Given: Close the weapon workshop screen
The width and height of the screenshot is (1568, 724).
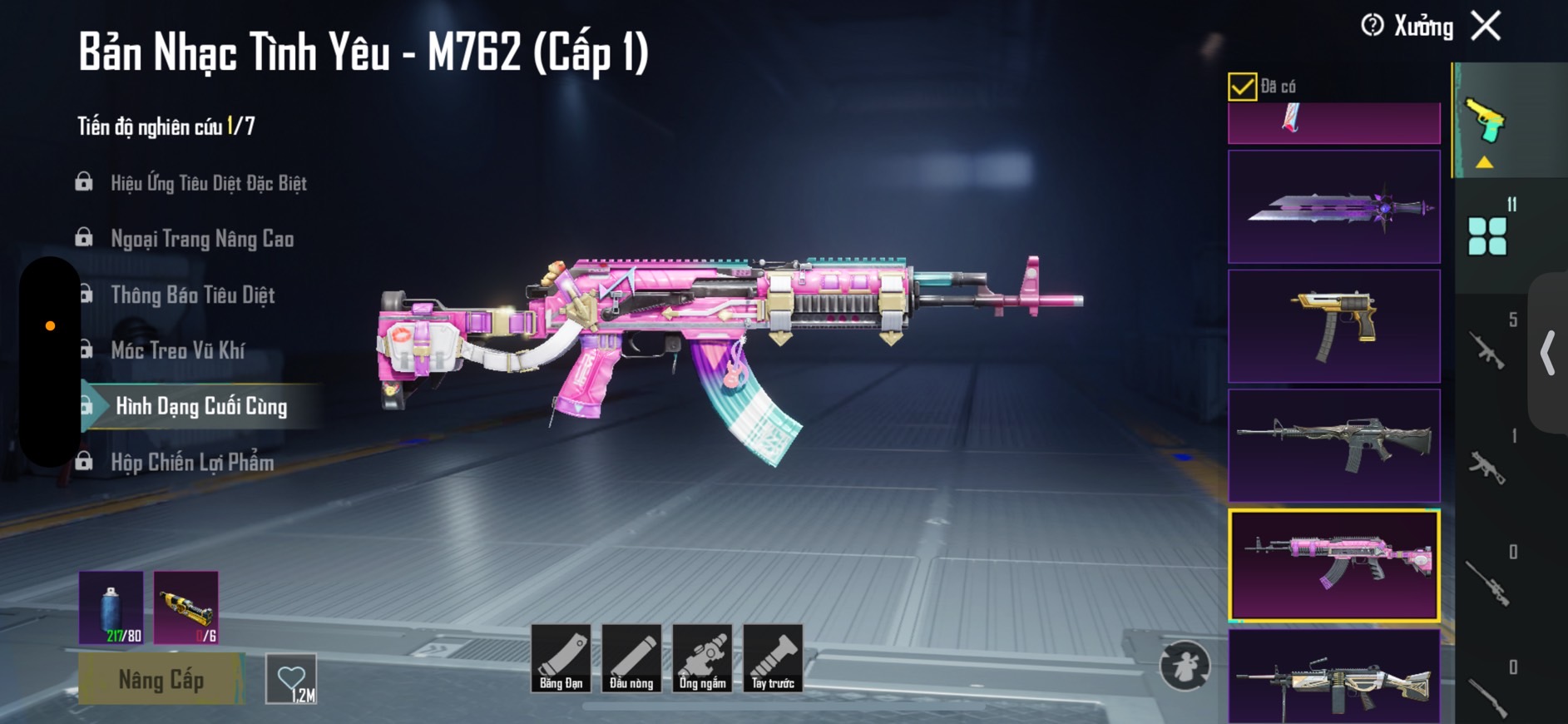Looking at the screenshot, I should pos(1486,27).
